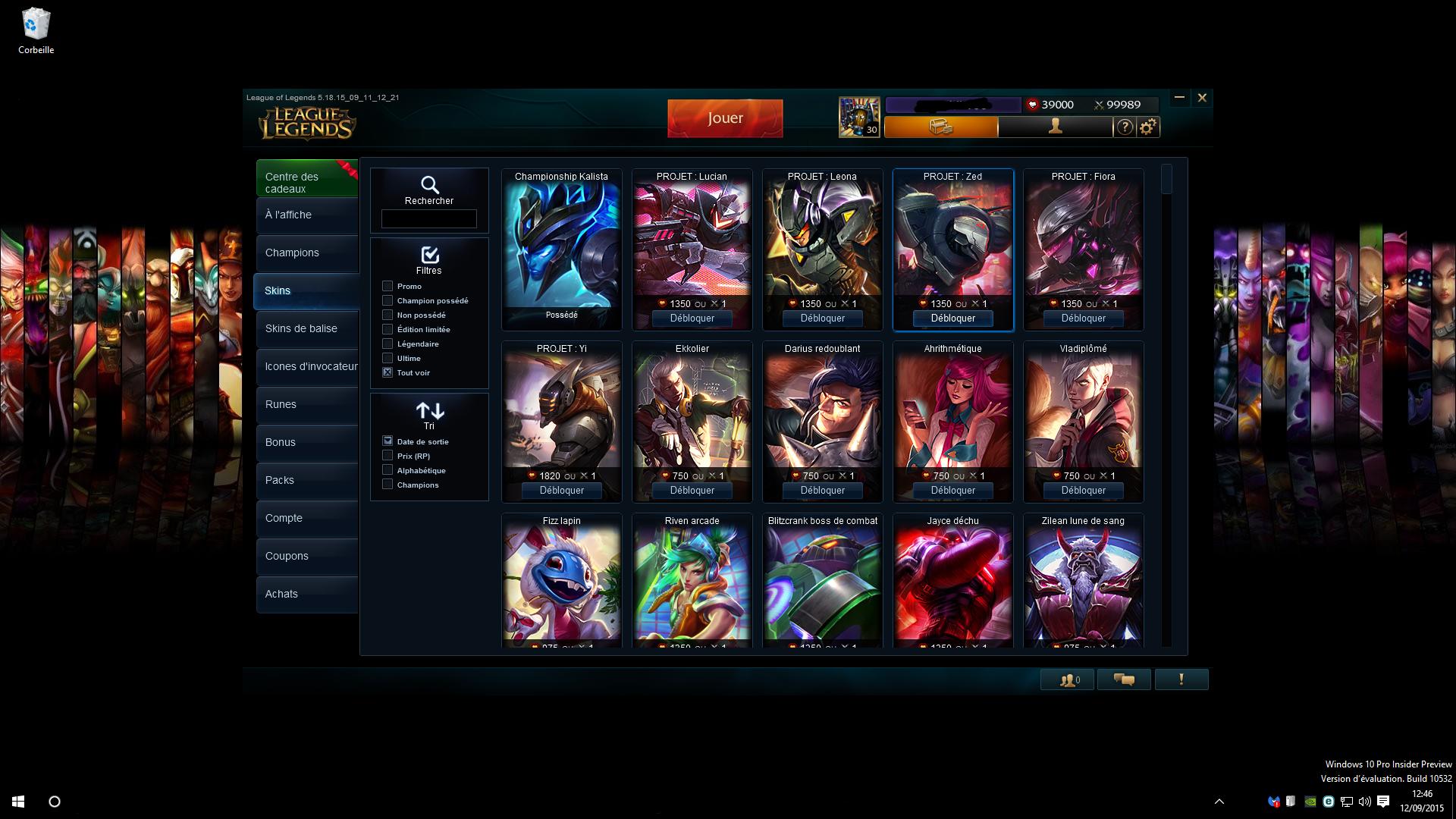Sort skins by Prix (RP)
The width and height of the screenshot is (1456, 819).
pos(388,456)
